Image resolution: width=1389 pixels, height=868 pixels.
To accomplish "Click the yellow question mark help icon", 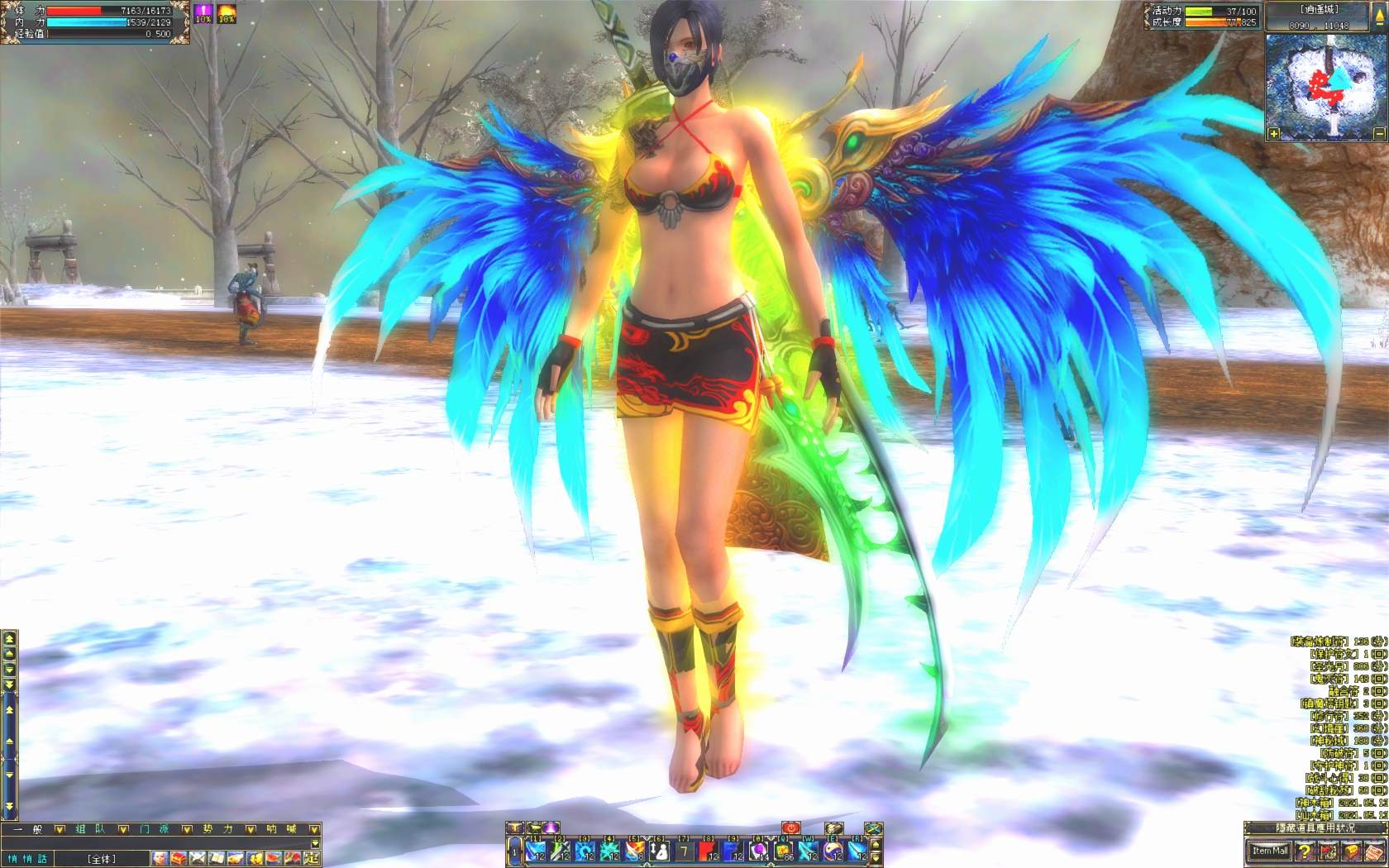I will (1305, 851).
